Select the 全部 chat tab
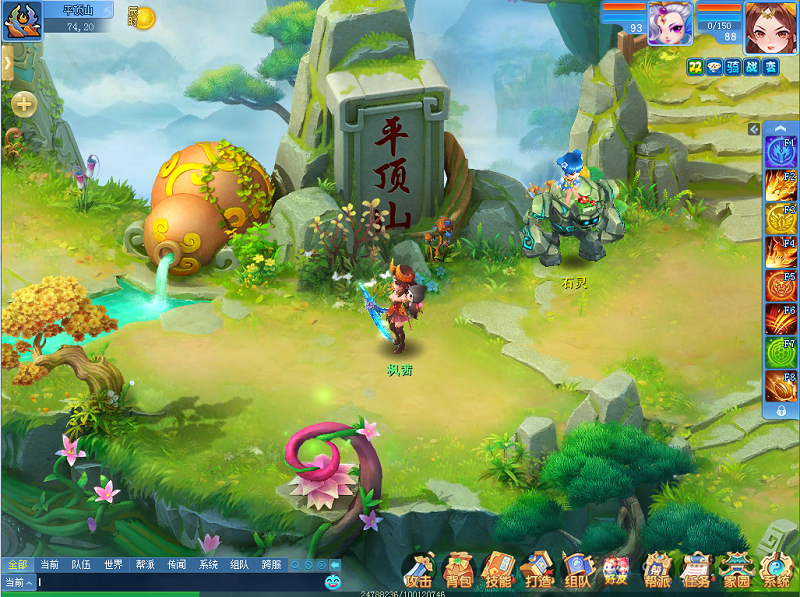800x597 pixels. point(17,565)
